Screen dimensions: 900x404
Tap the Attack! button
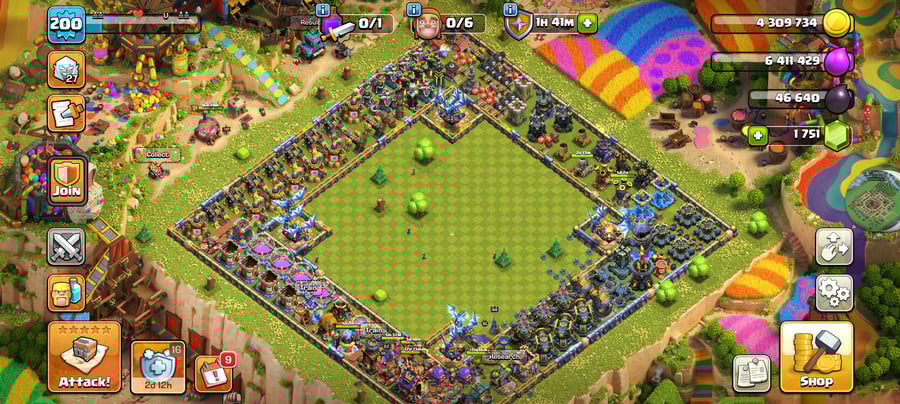click(x=84, y=356)
